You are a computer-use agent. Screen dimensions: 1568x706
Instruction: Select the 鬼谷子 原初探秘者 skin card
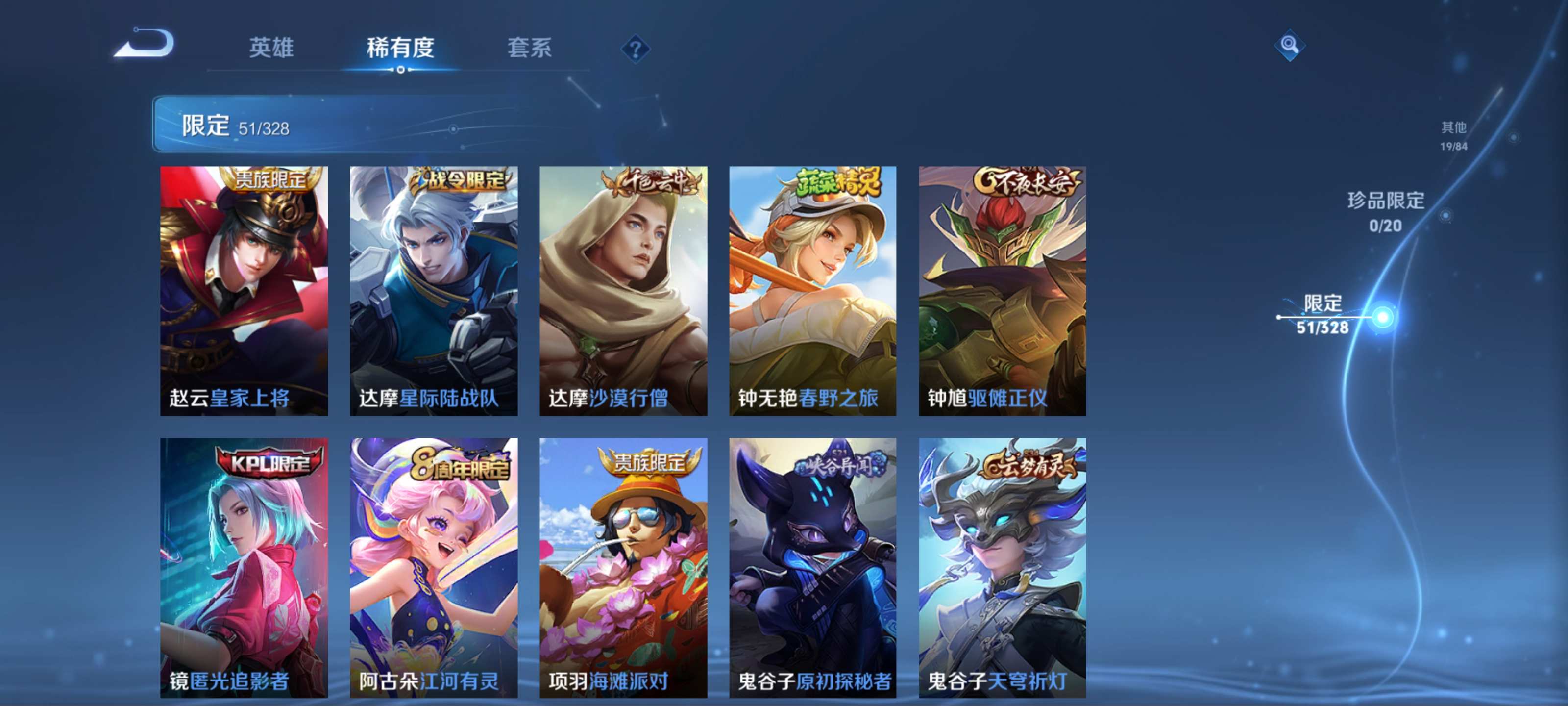(x=812, y=567)
